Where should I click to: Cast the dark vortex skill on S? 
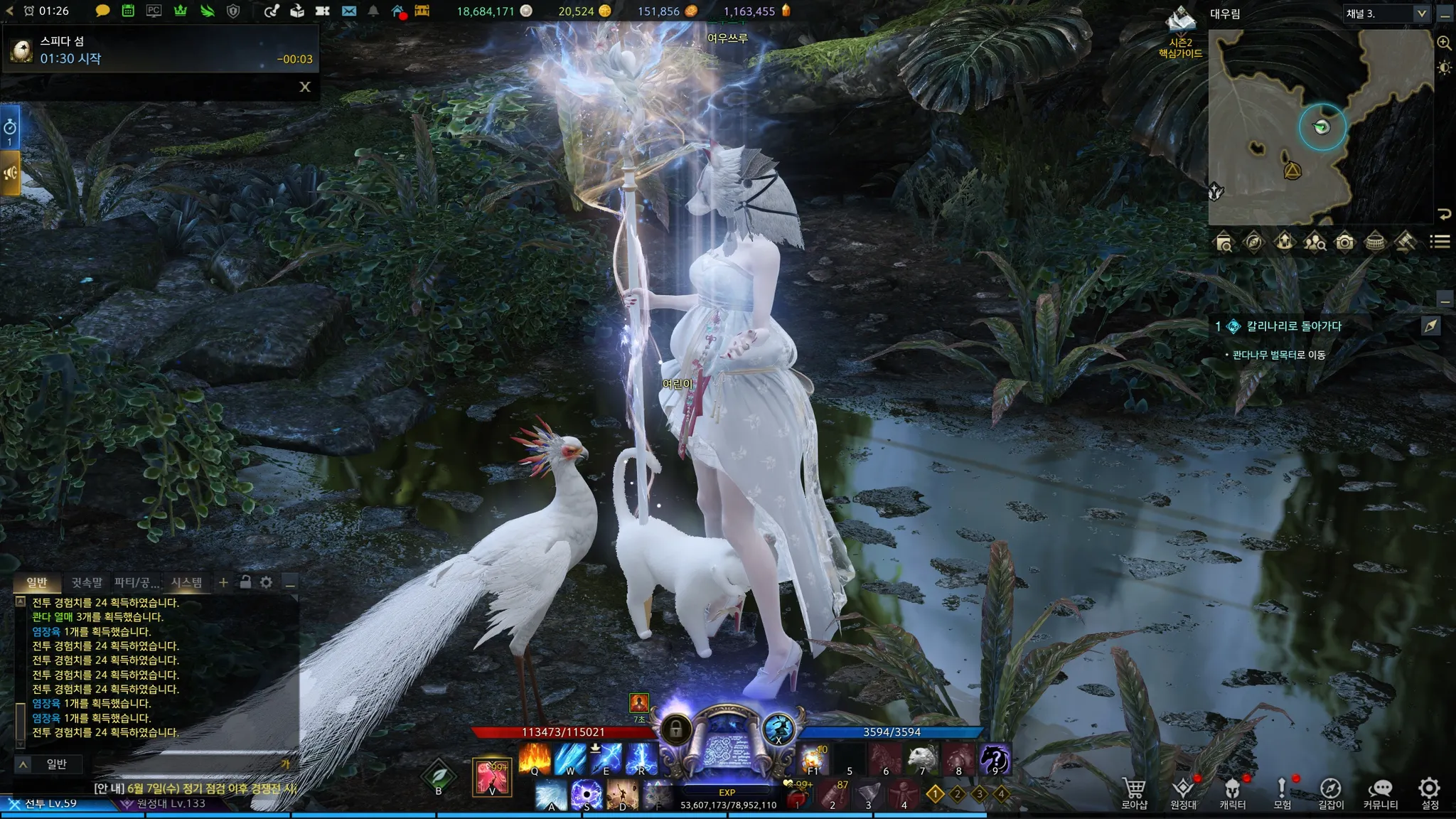587,795
